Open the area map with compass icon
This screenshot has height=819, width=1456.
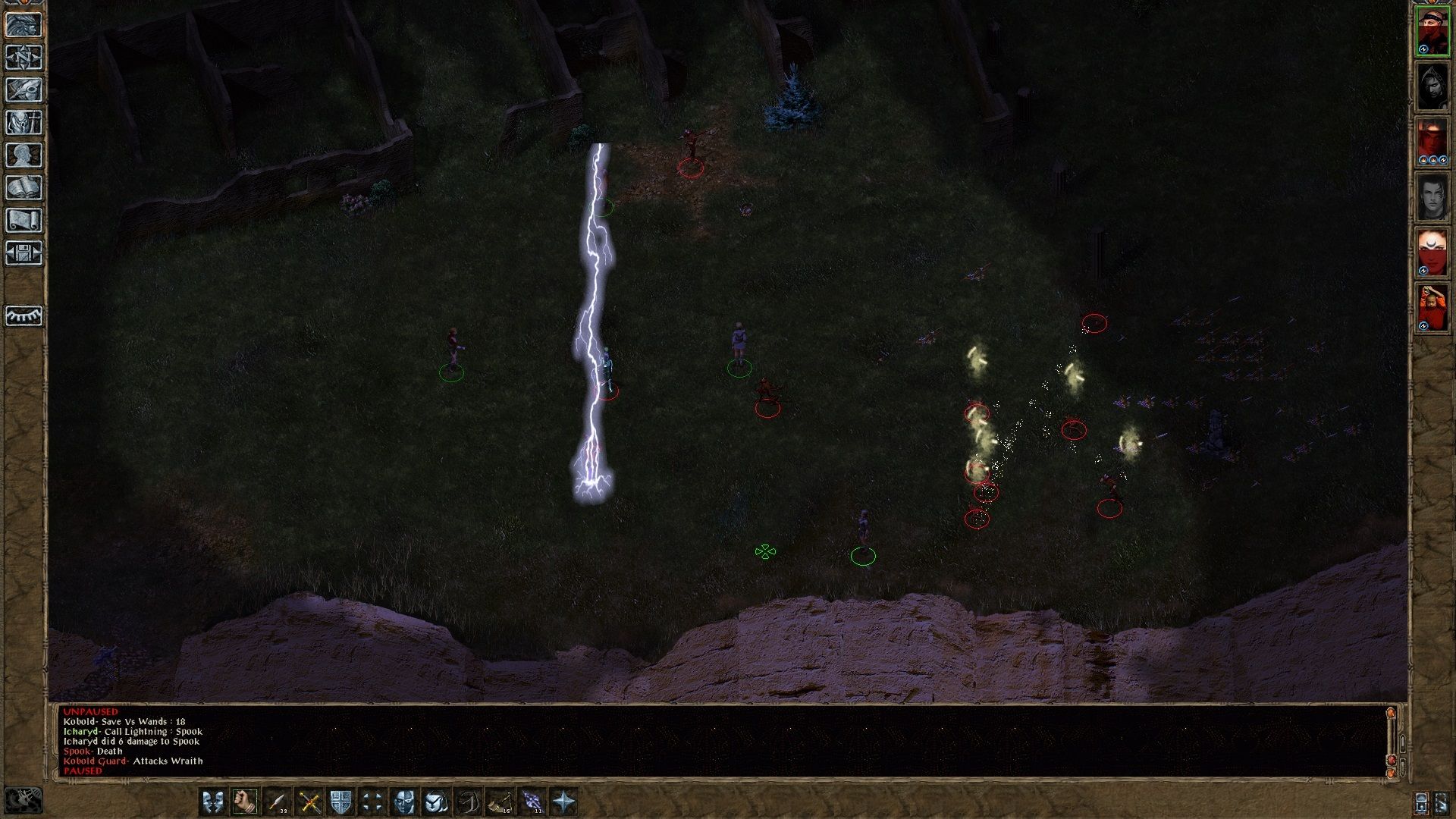tap(24, 57)
